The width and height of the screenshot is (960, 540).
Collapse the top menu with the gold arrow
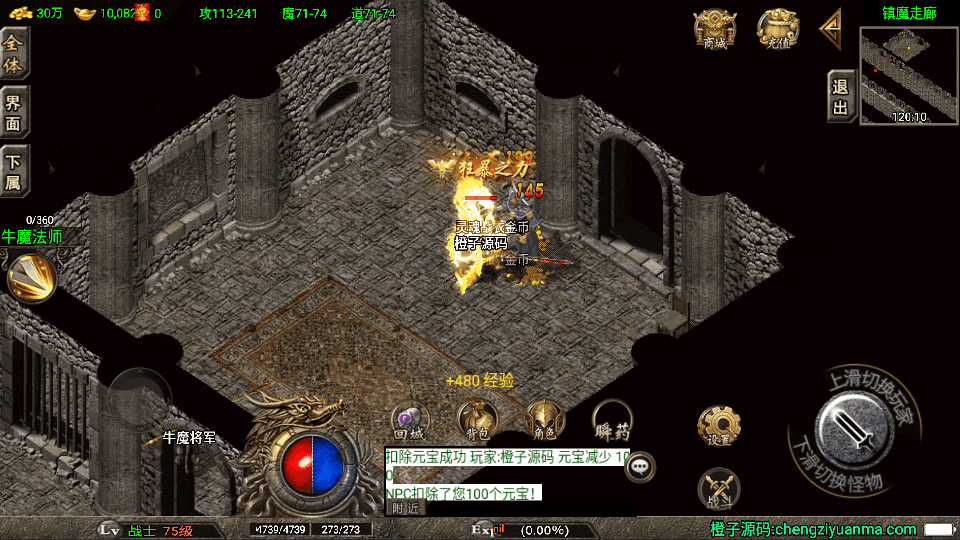click(831, 29)
